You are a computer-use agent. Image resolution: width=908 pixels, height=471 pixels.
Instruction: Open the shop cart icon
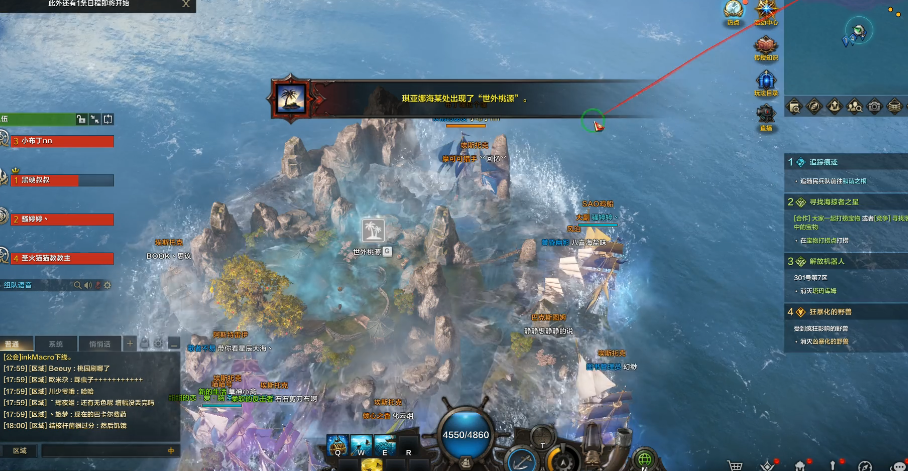(x=736, y=464)
